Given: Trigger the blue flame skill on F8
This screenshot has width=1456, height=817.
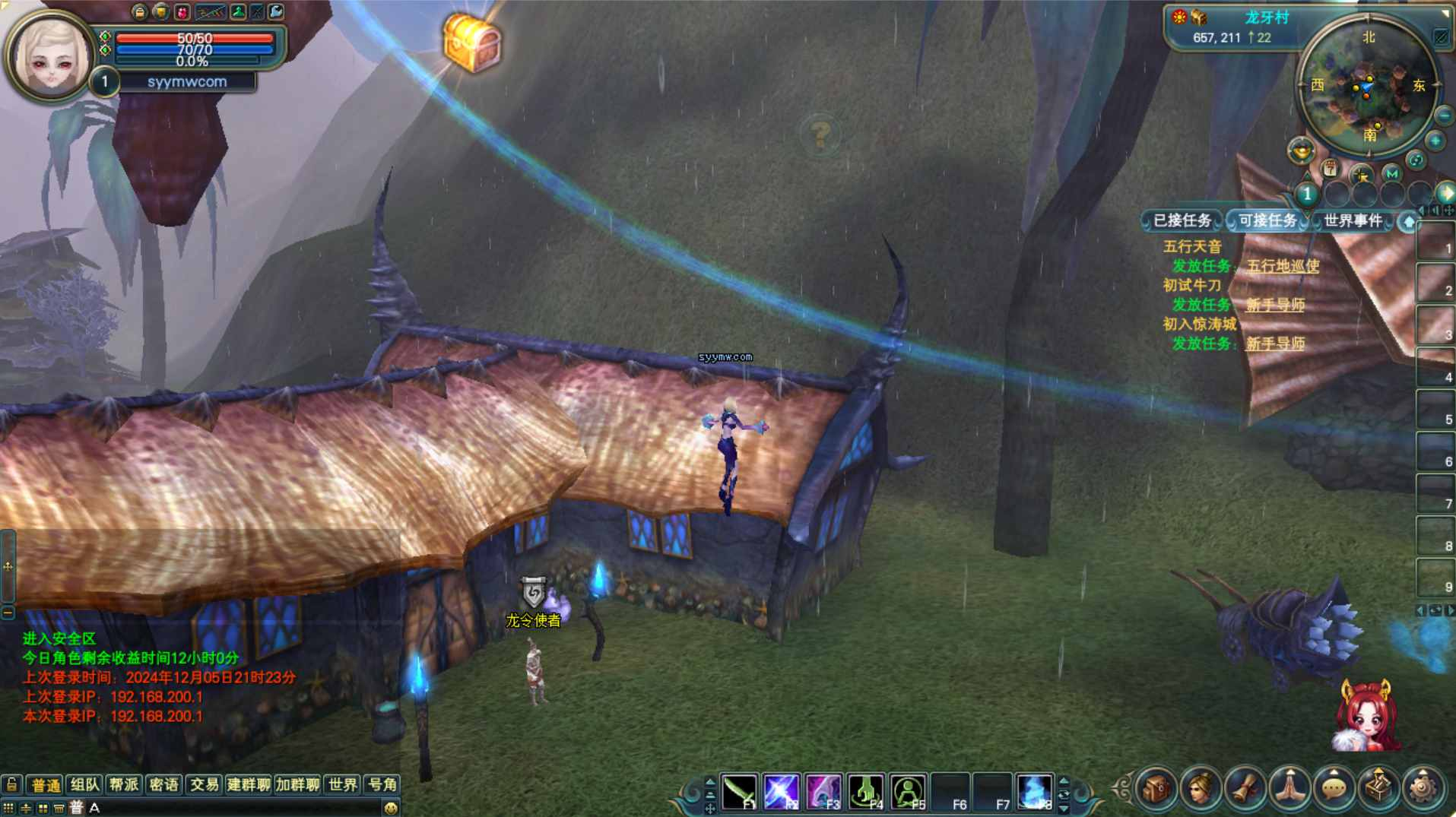Looking at the screenshot, I should (x=1034, y=792).
